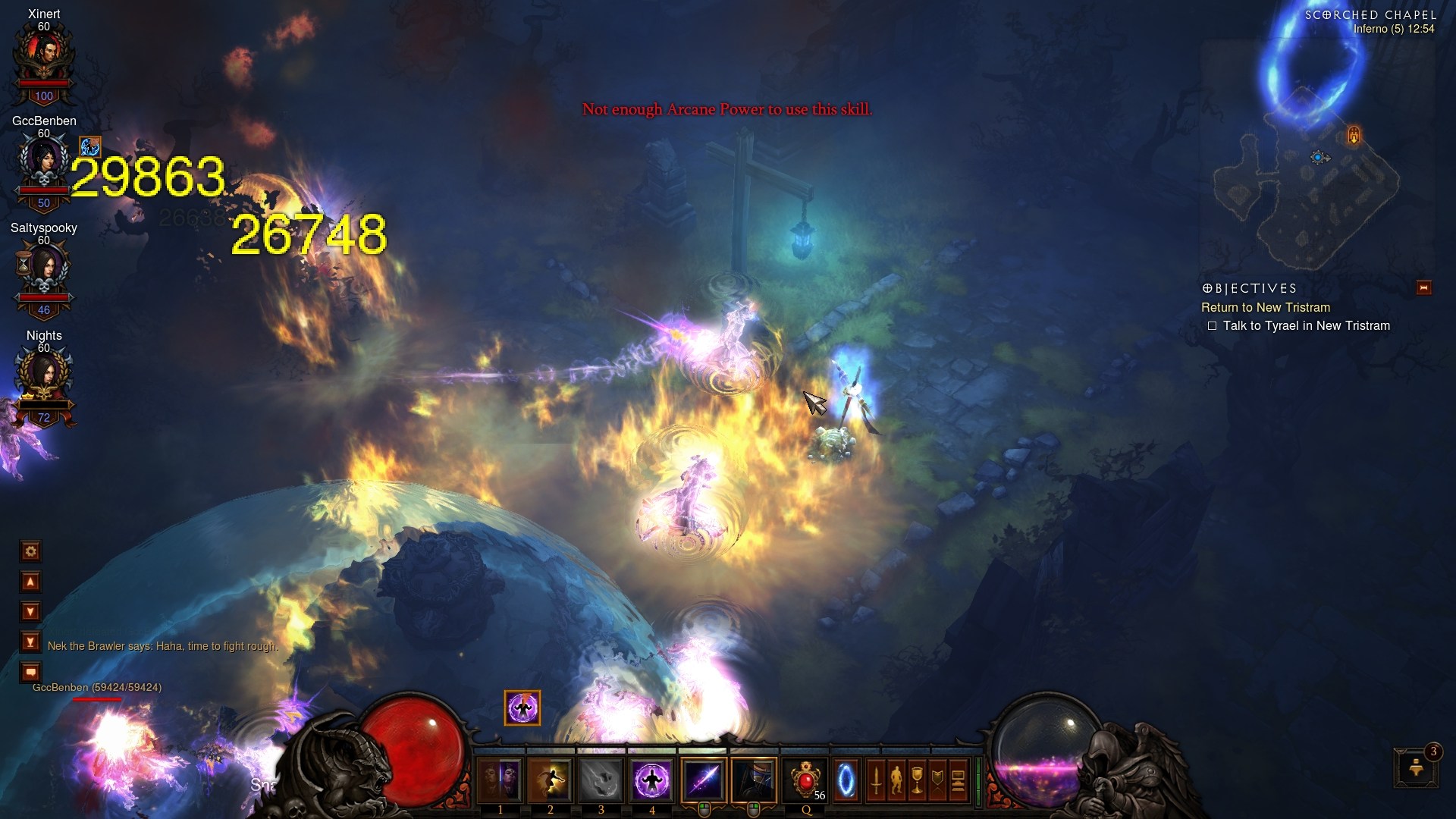The image size is (1456, 819).
Task: Use the glowing leaping-figure skill in slot 2
Action: coord(551,780)
